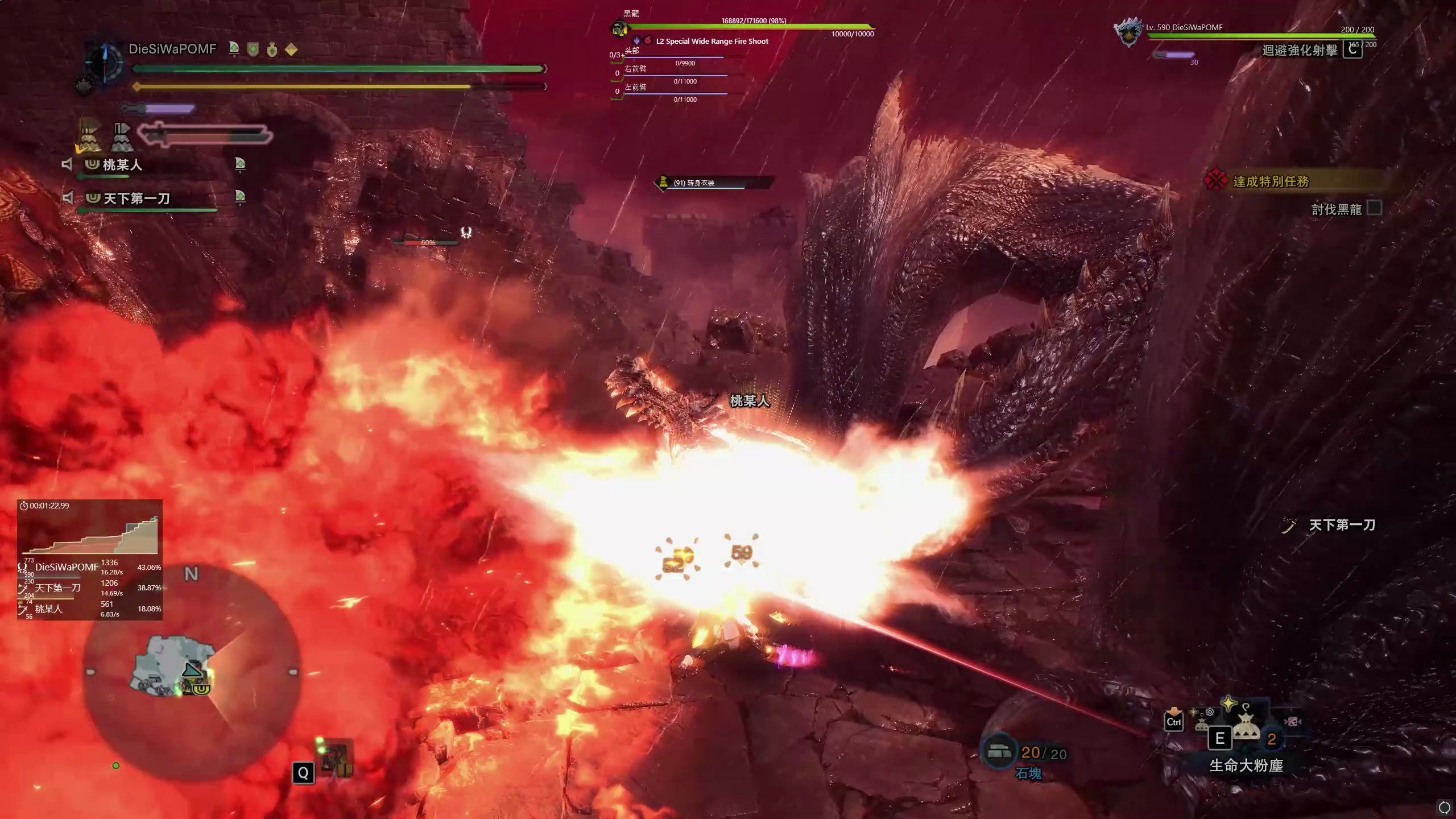Select party member 桃某人 in the party list
1456x819 pixels.
pos(122,165)
